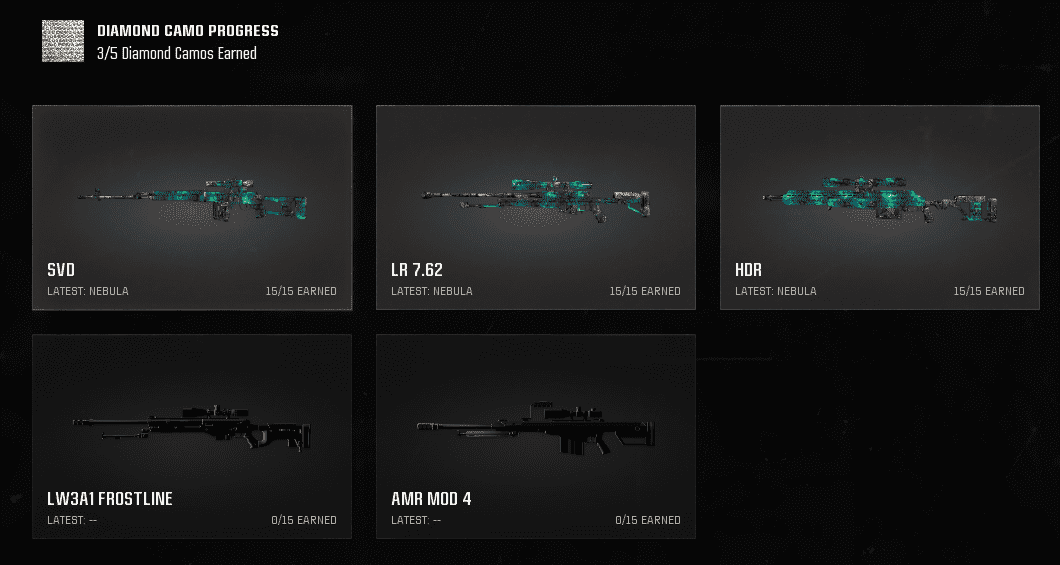This screenshot has height=565, width=1060.
Task: Open the AMR Mod 4 card
Action: [x=536, y=436]
